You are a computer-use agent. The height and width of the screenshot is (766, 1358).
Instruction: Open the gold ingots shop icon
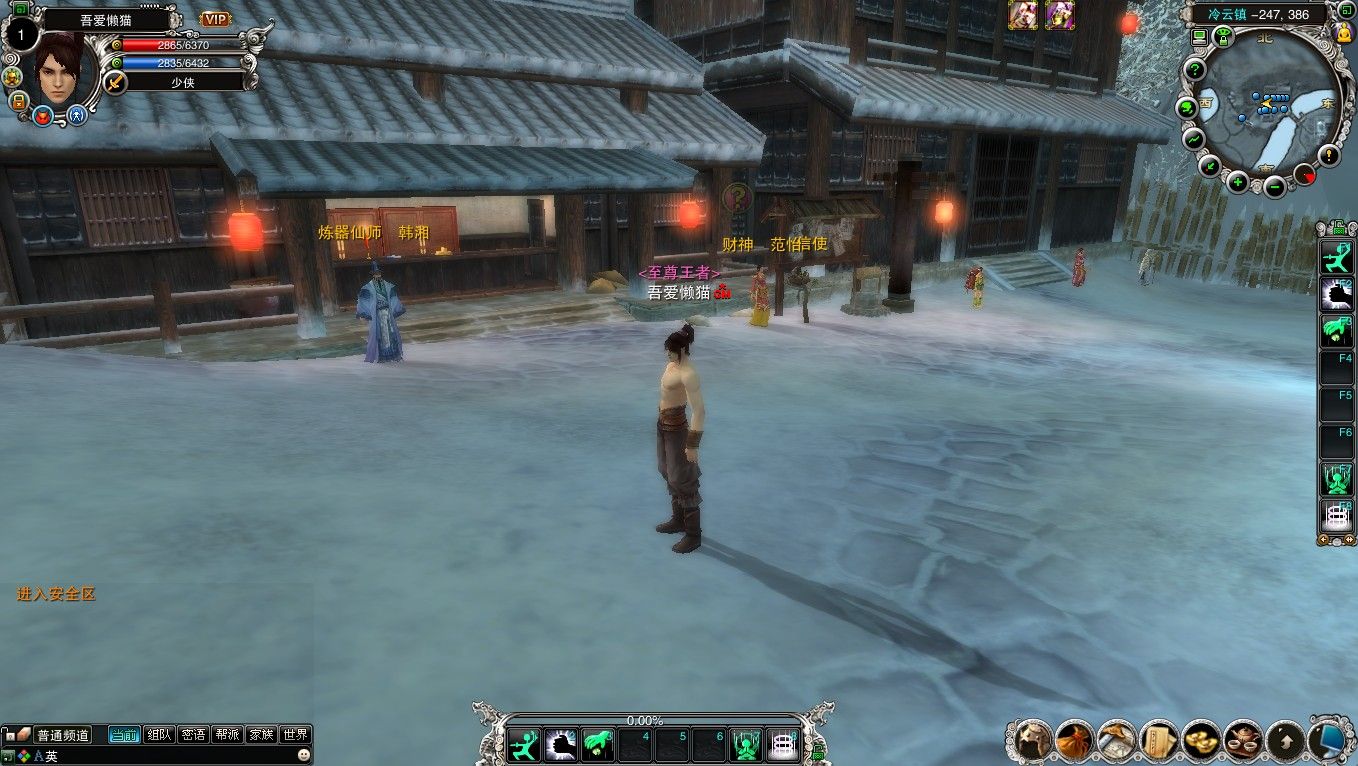click(1200, 740)
